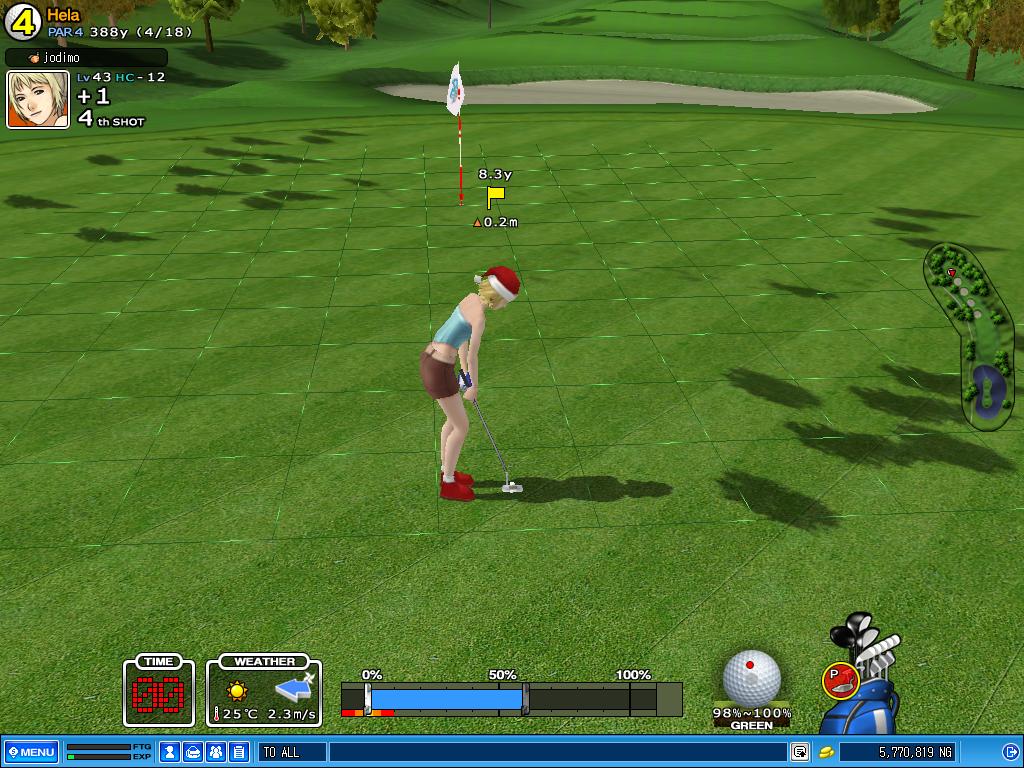Select the TO ALL chat channel
The image size is (1024, 768).
pos(291,752)
